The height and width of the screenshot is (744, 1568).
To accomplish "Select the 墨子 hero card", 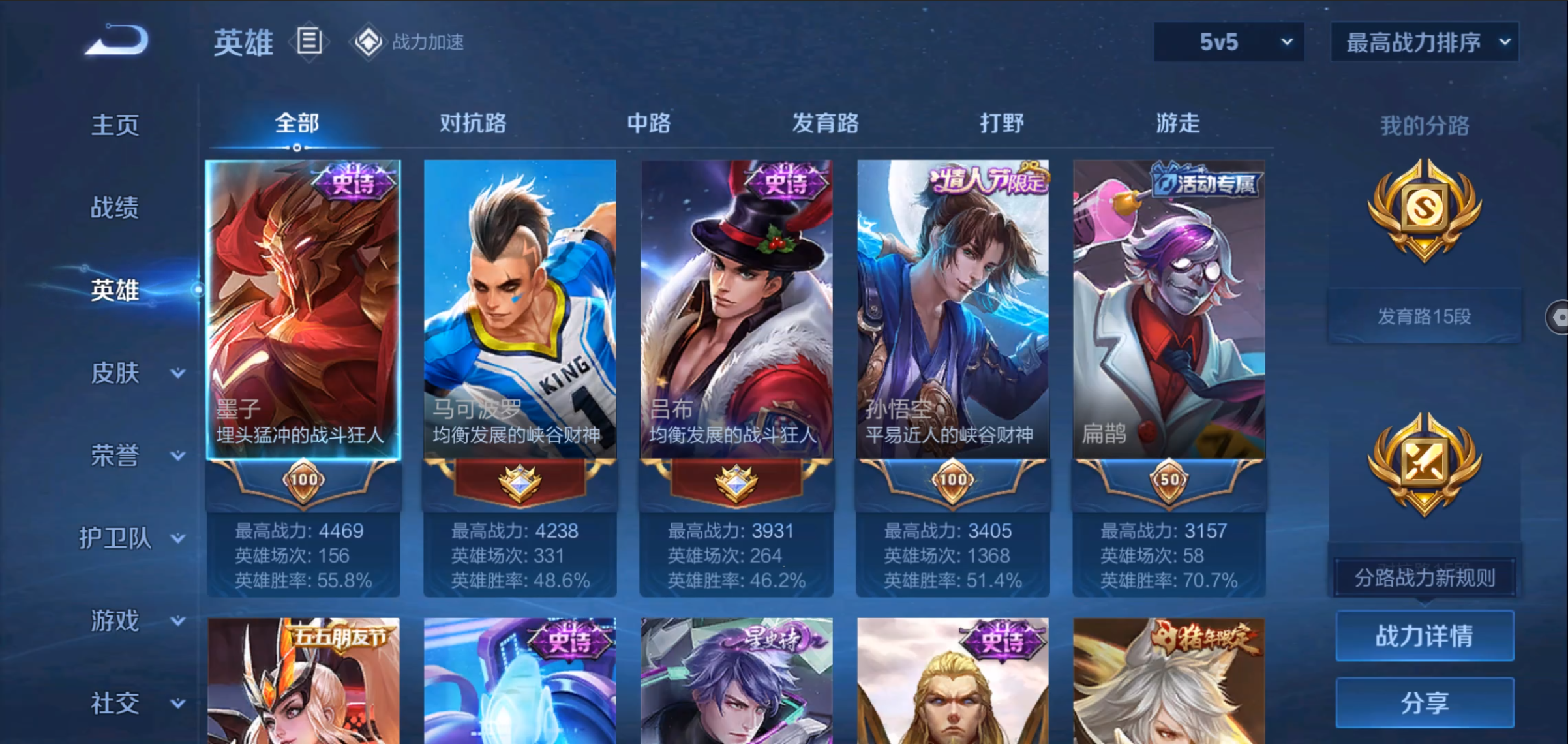I will [x=303, y=310].
